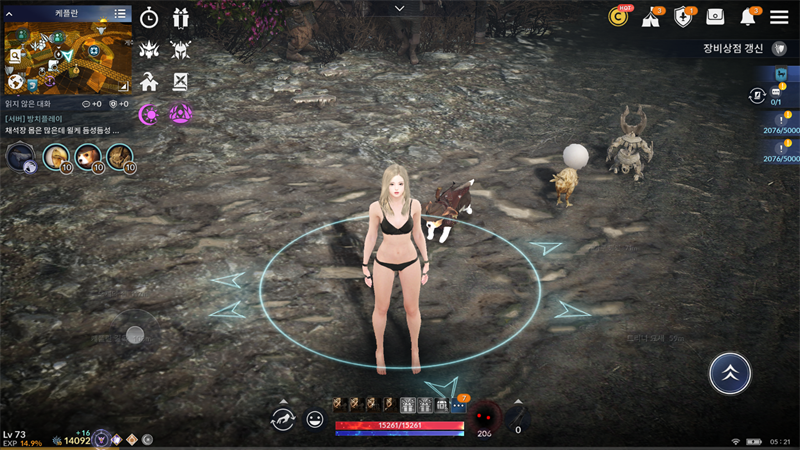Open the notification bell alerts
The height and width of the screenshot is (450, 800).
click(x=748, y=17)
